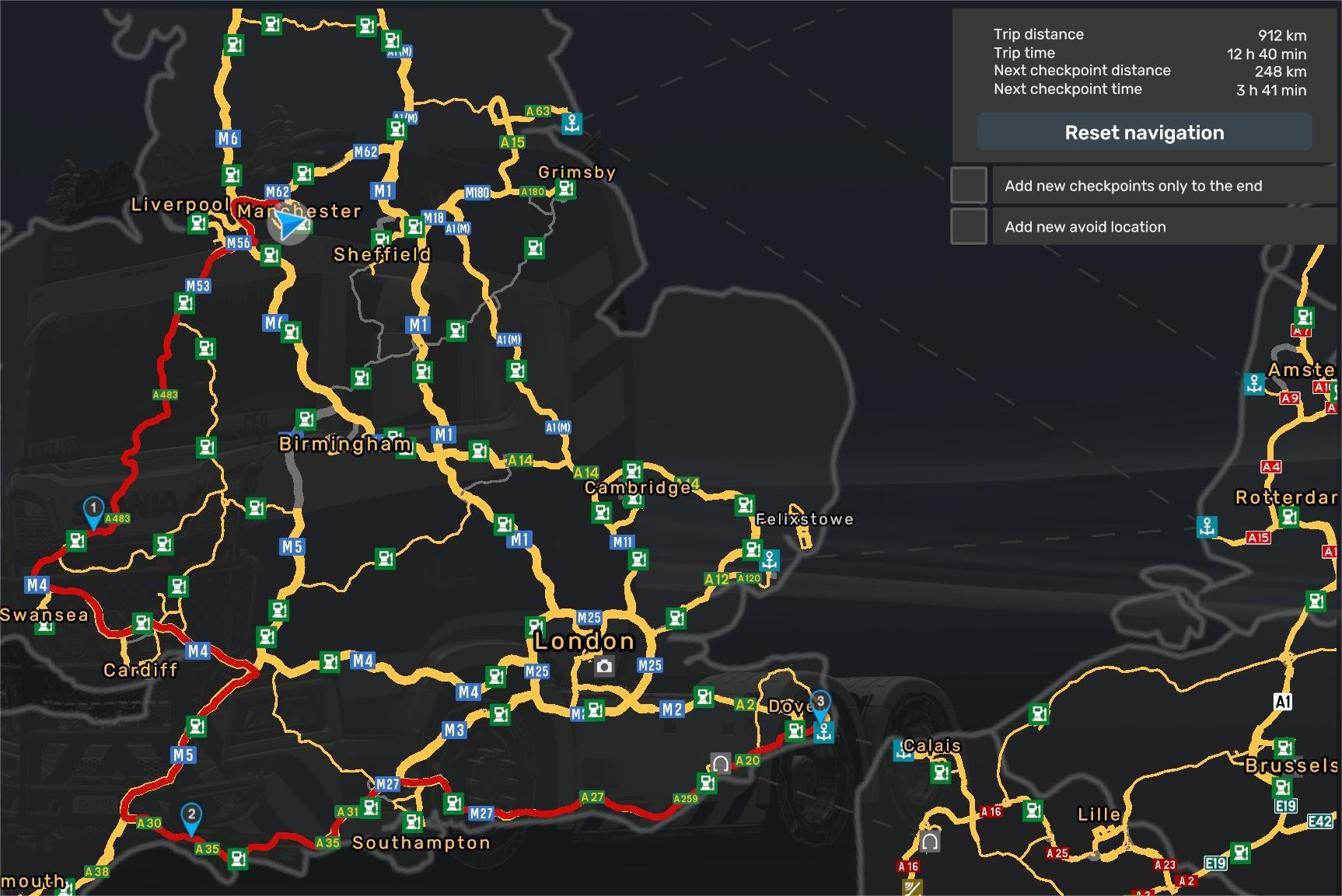Select checkpoint marker number 2
Image resolution: width=1342 pixels, height=896 pixels.
pos(191,818)
